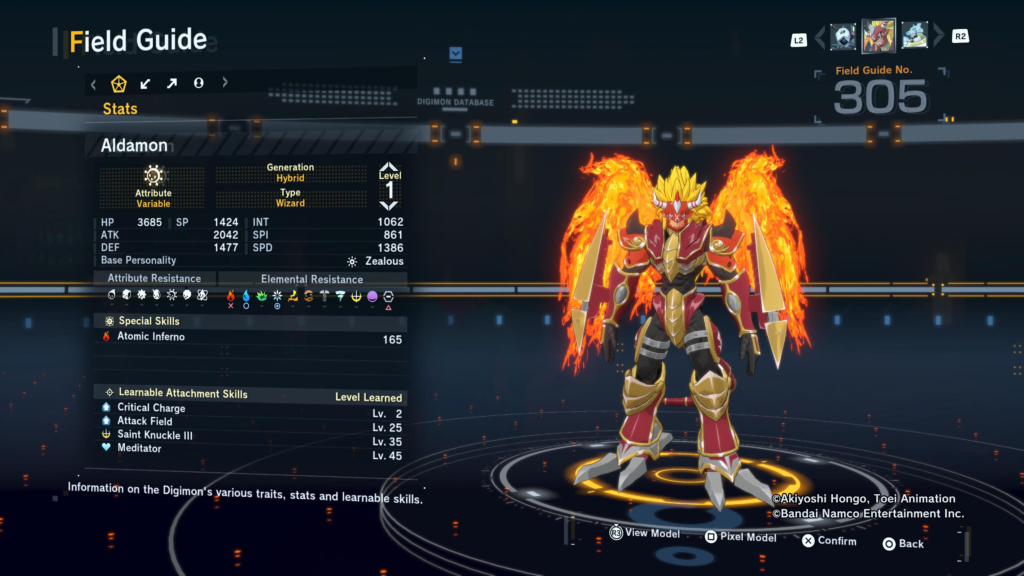Select the current Aldamon thumbnail
The width and height of the screenshot is (1024, 576).
[879, 36]
